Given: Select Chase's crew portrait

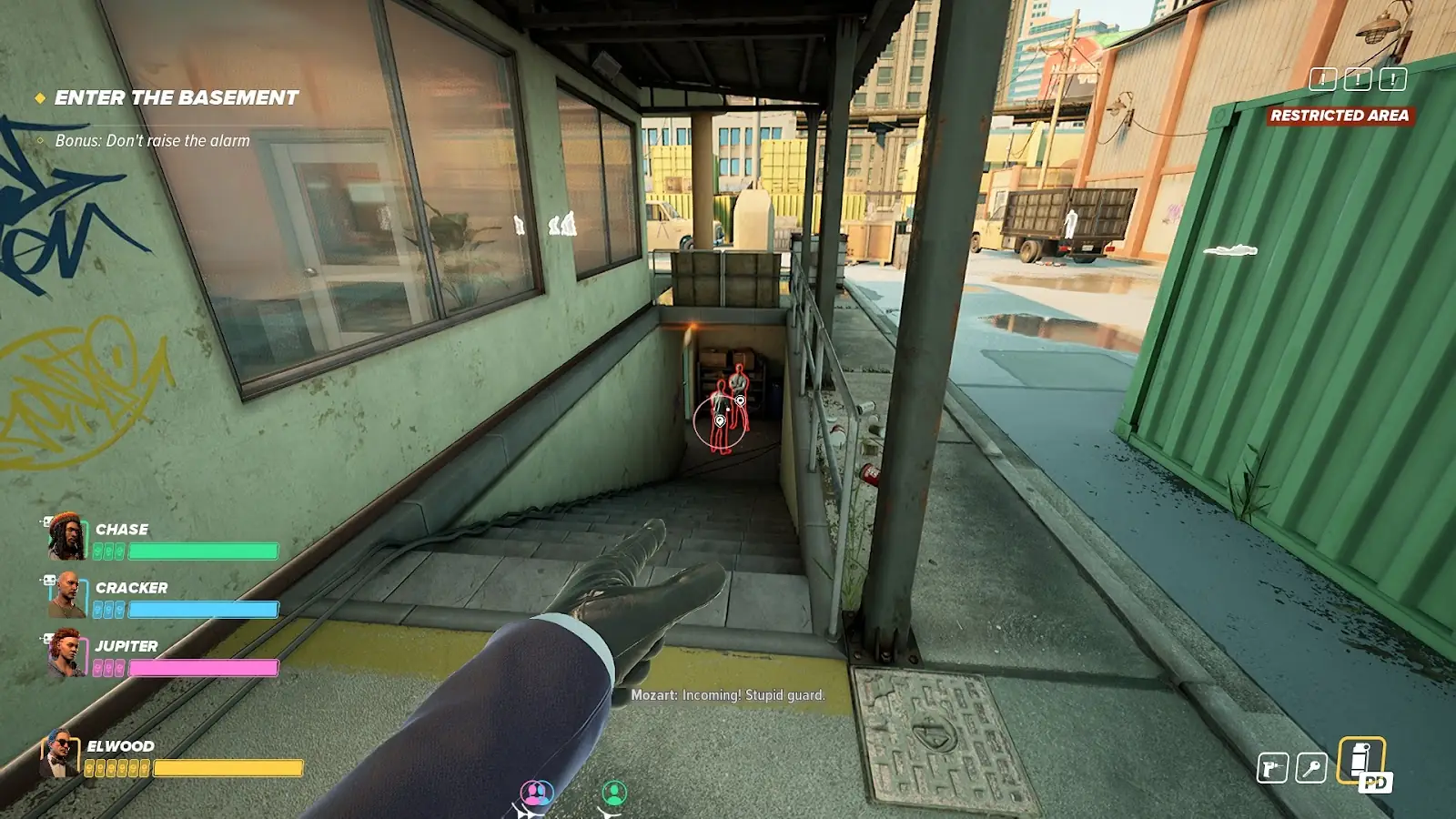Looking at the screenshot, I should coord(66,537).
